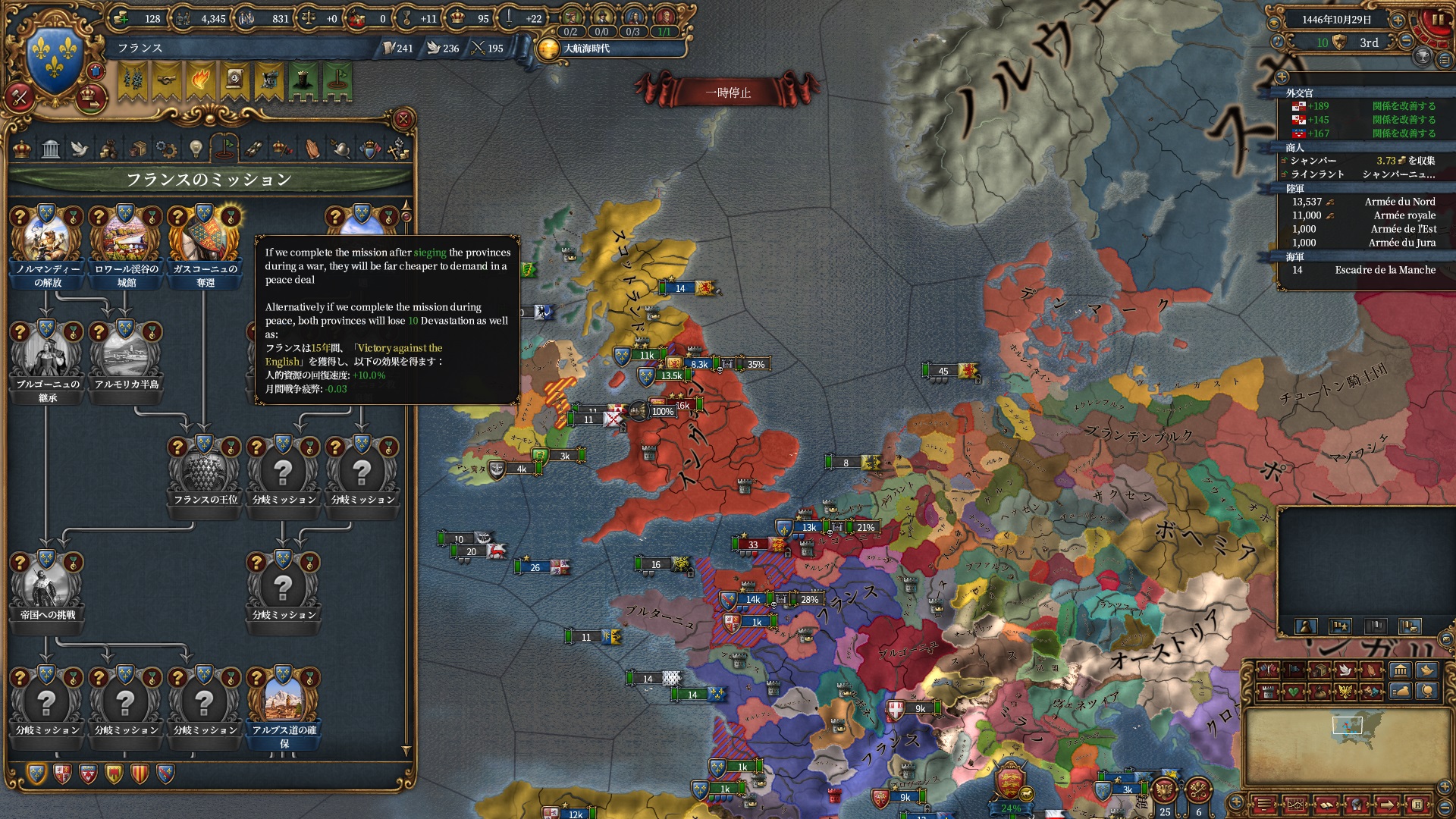This screenshot has height=819, width=1456.
Task: Increase game speed with the plus button
Action: (x=1398, y=20)
